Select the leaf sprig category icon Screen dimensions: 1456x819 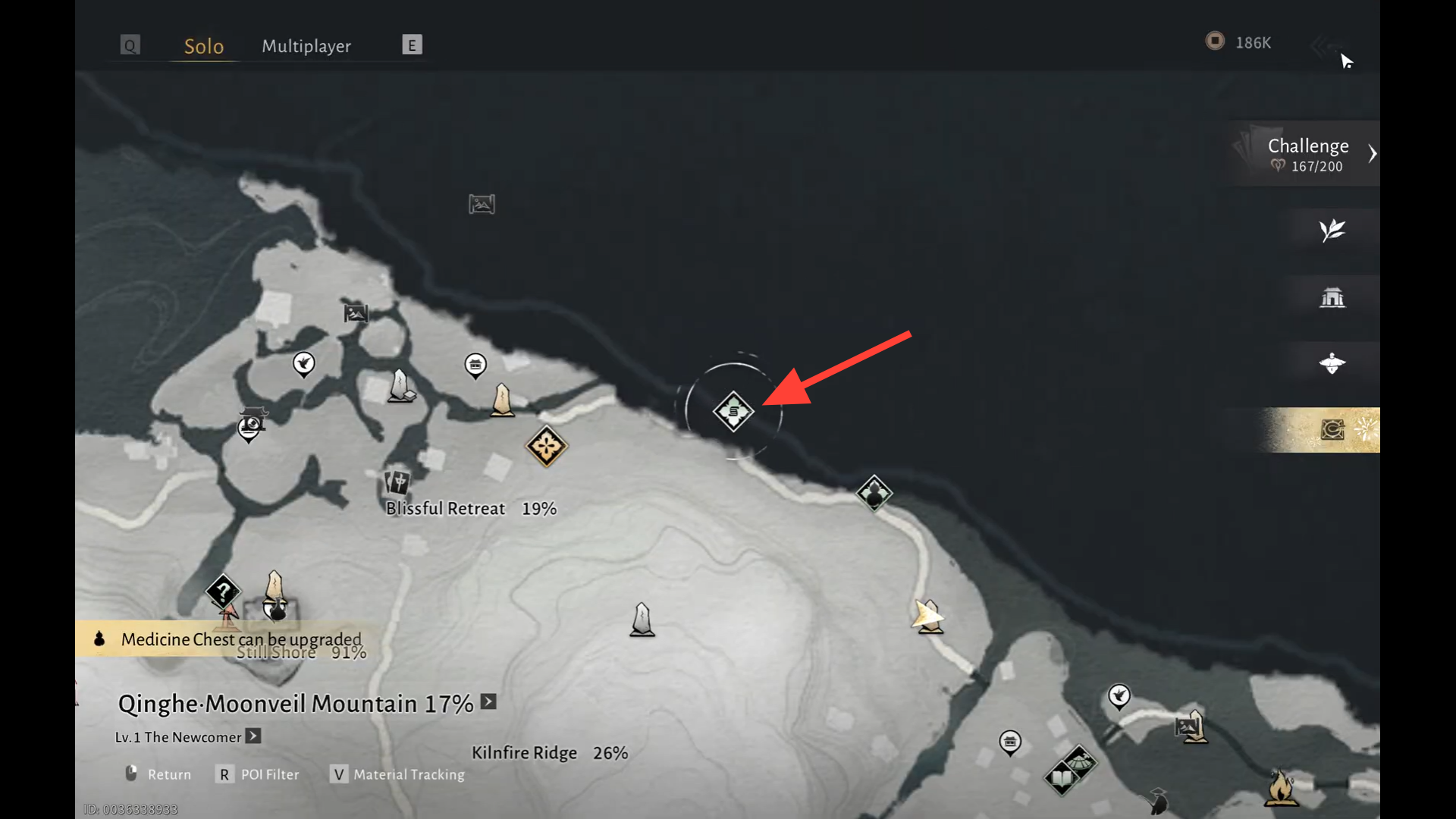coord(1332,231)
